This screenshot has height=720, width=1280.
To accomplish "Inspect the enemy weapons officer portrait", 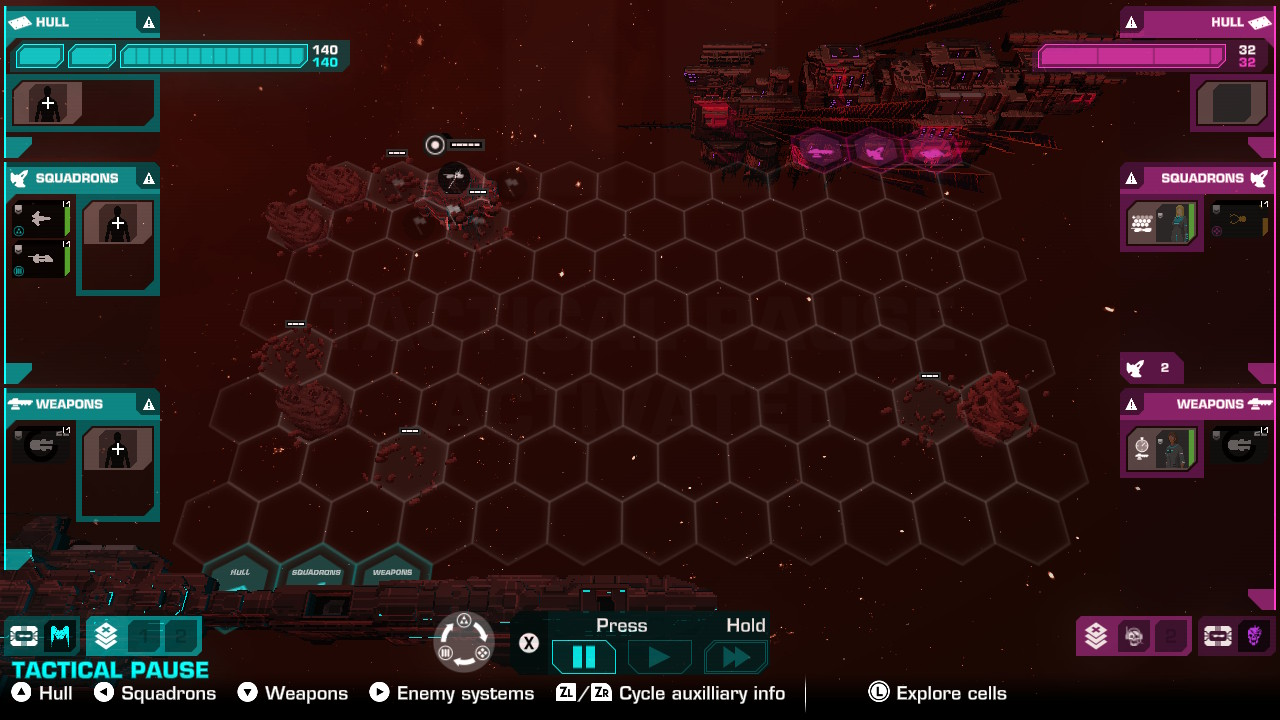I will click(x=1162, y=449).
